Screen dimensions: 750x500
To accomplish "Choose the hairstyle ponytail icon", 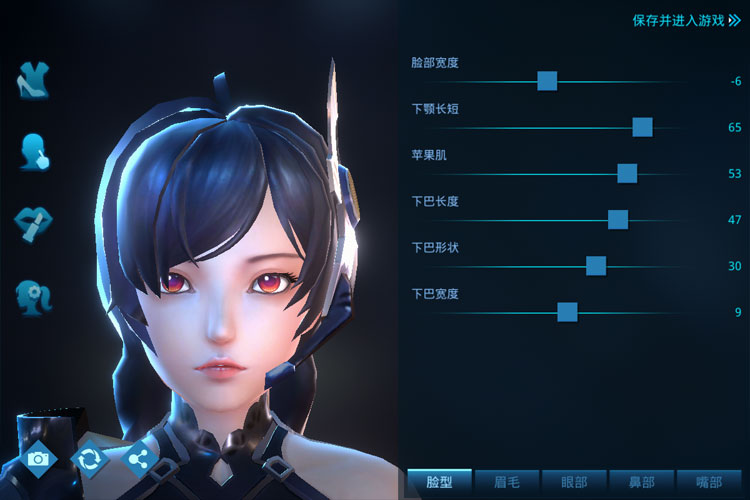I will 34,296.
